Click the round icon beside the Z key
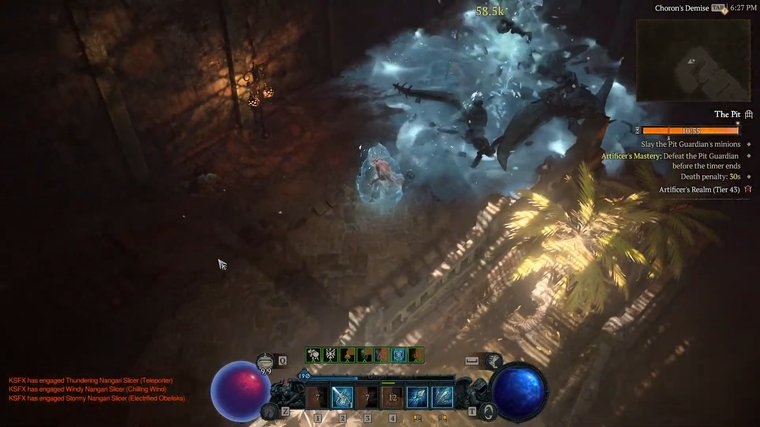 pyautogui.click(x=268, y=410)
